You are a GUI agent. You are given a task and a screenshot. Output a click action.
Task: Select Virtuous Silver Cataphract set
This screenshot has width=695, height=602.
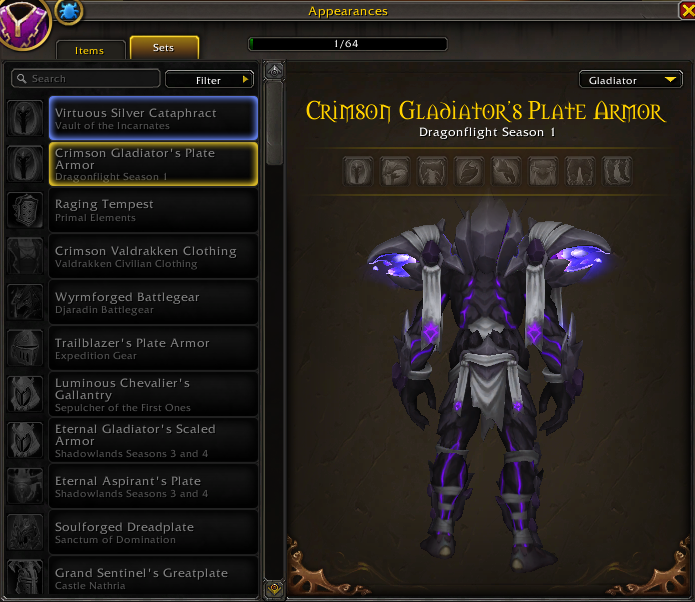click(x=153, y=118)
